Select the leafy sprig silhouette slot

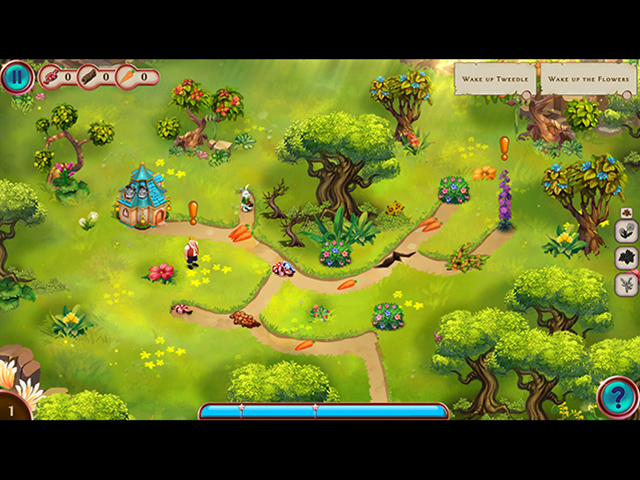[627, 285]
